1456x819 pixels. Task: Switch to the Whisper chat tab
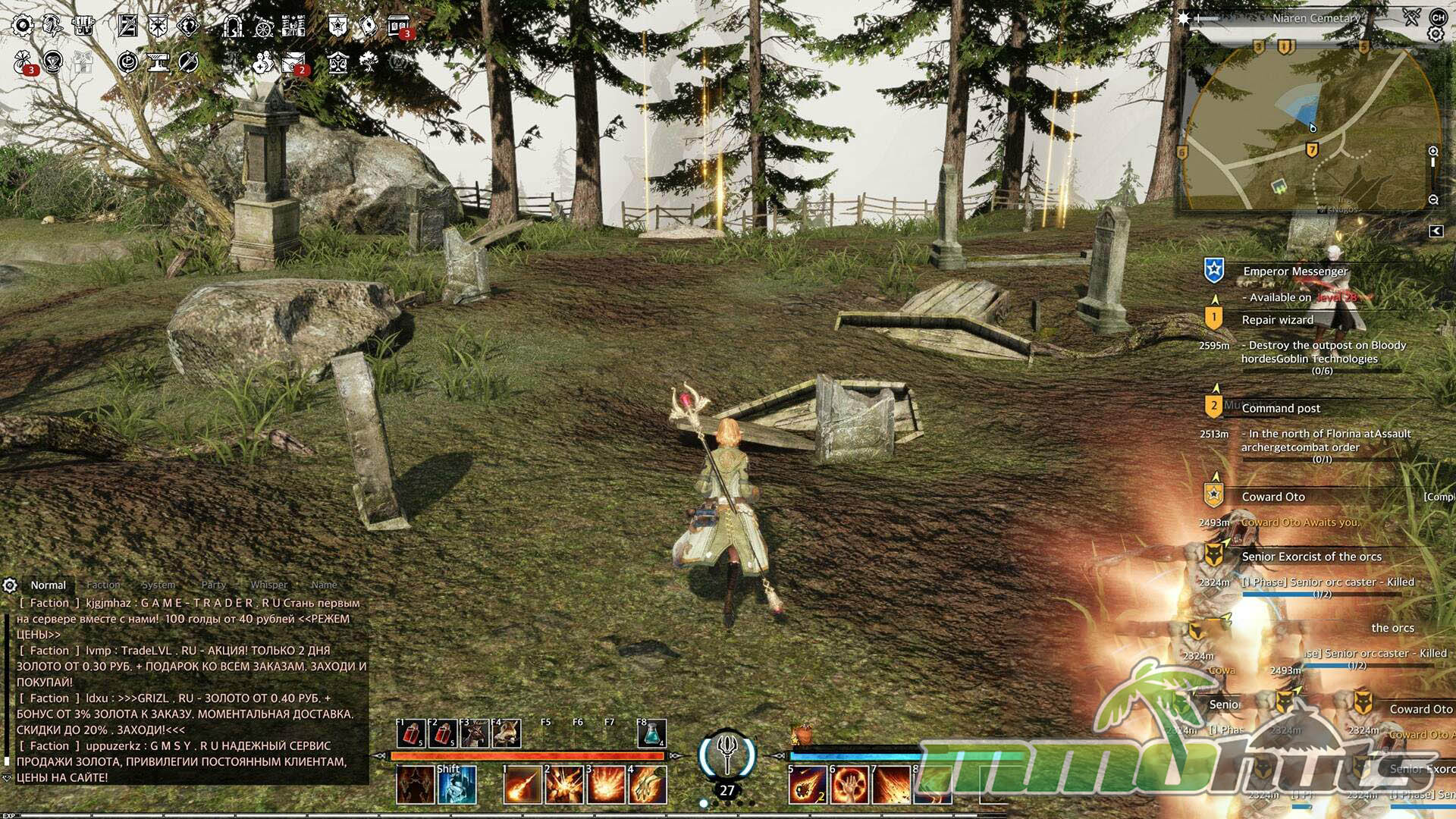269,585
